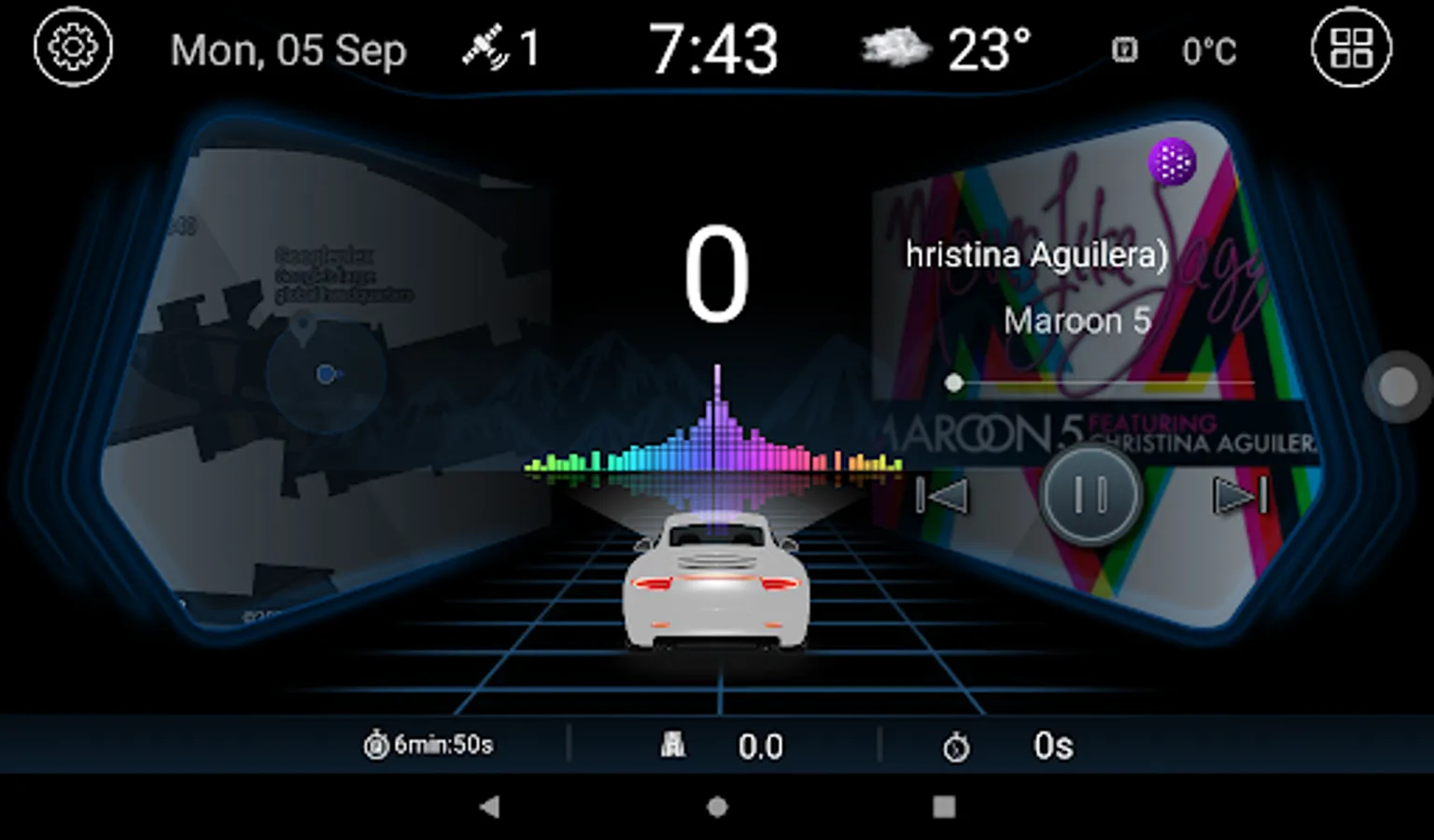Open the parking indicator icon

pos(1125,48)
